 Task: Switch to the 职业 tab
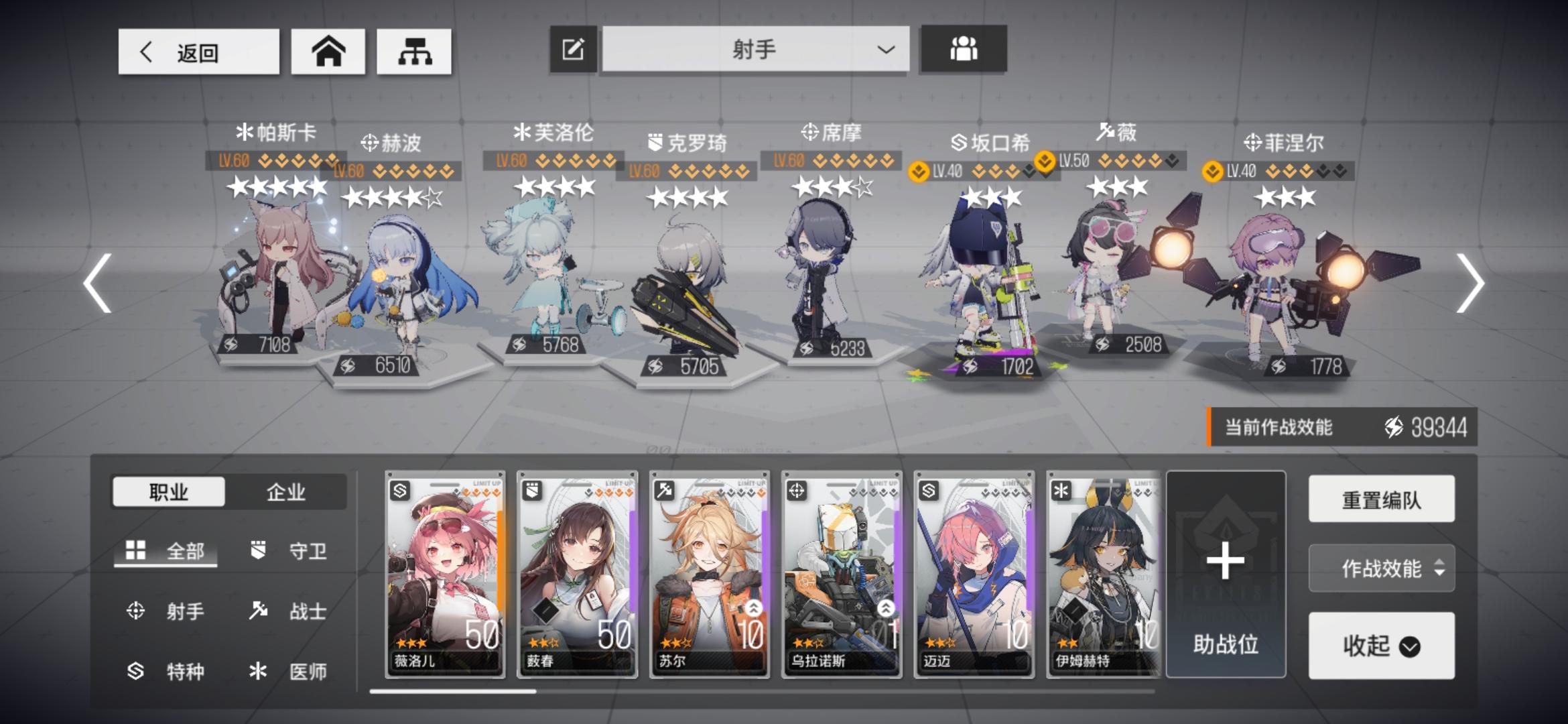click(170, 493)
